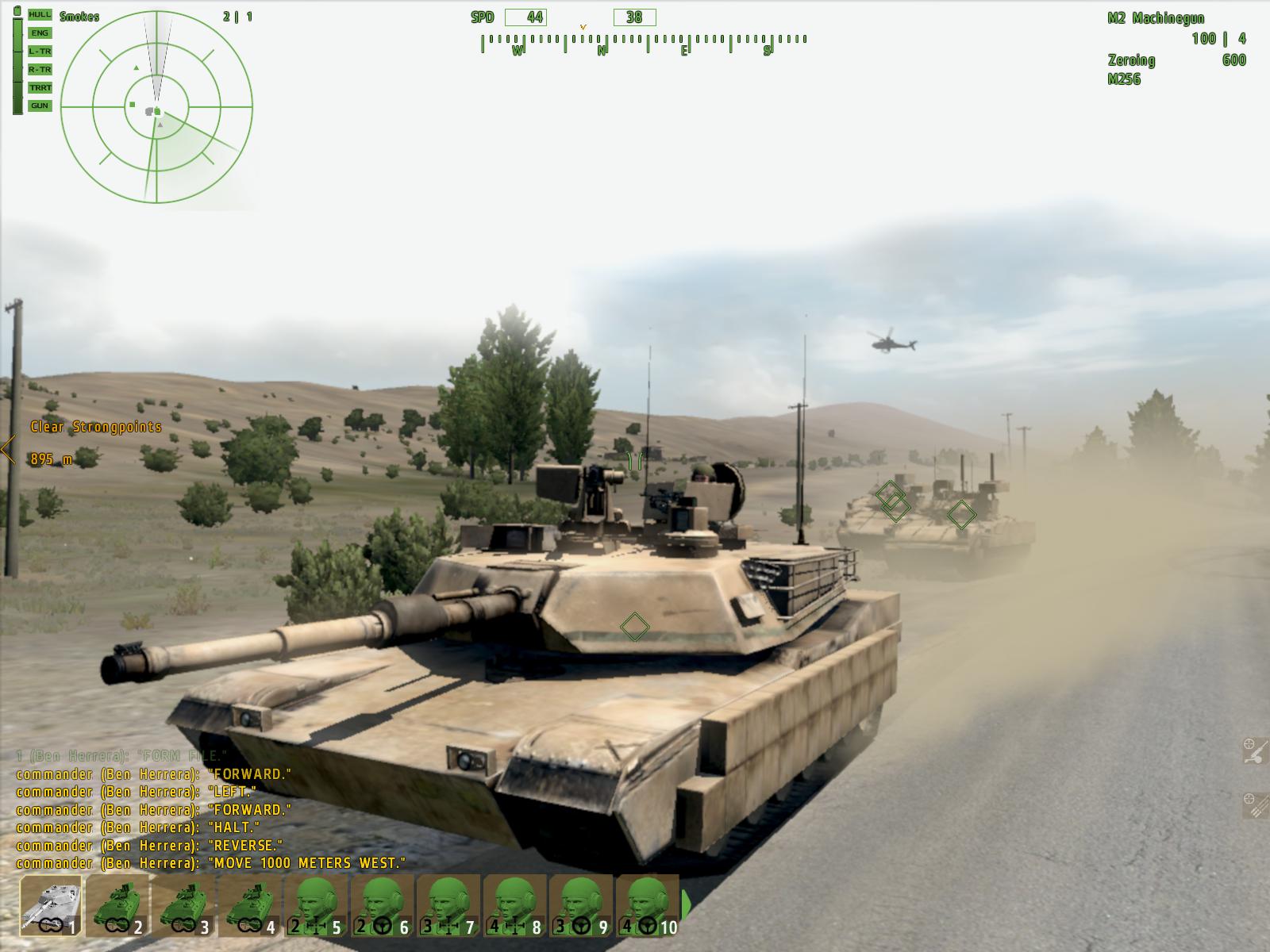The image size is (1270, 952).
Task: Click the circular green radar display
Action: click(x=156, y=106)
